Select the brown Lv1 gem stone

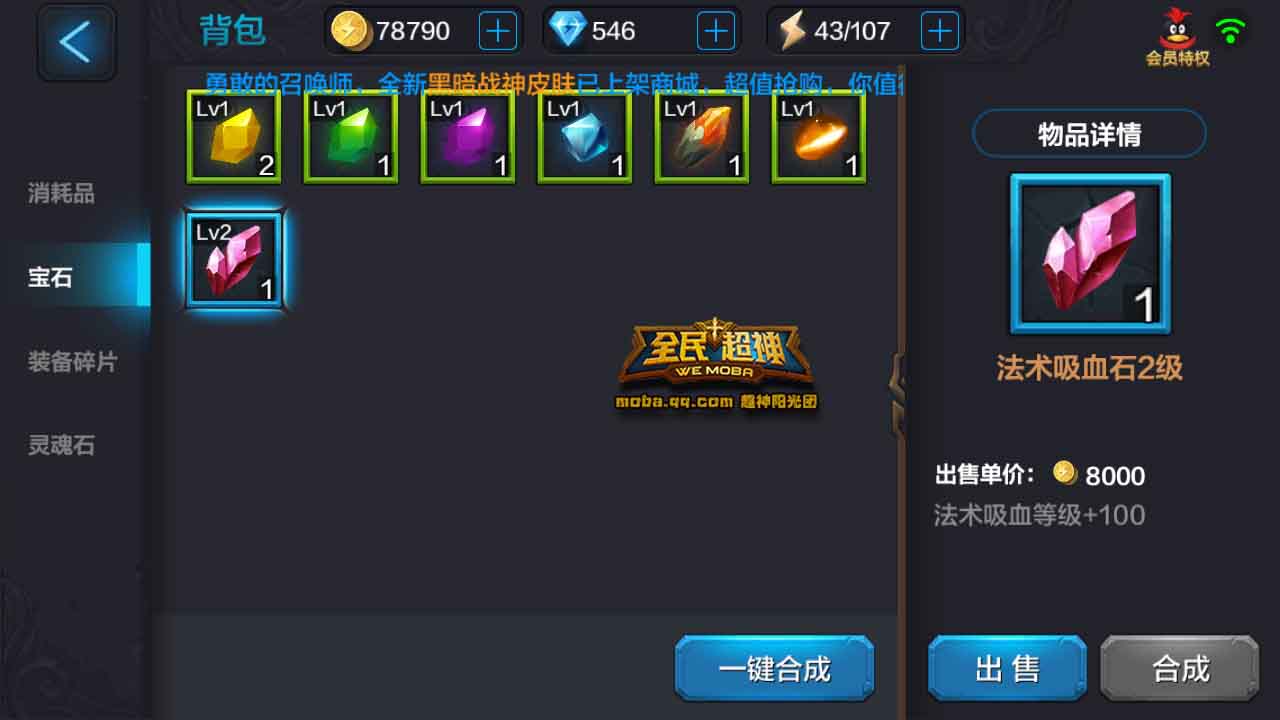click(701, 137)
